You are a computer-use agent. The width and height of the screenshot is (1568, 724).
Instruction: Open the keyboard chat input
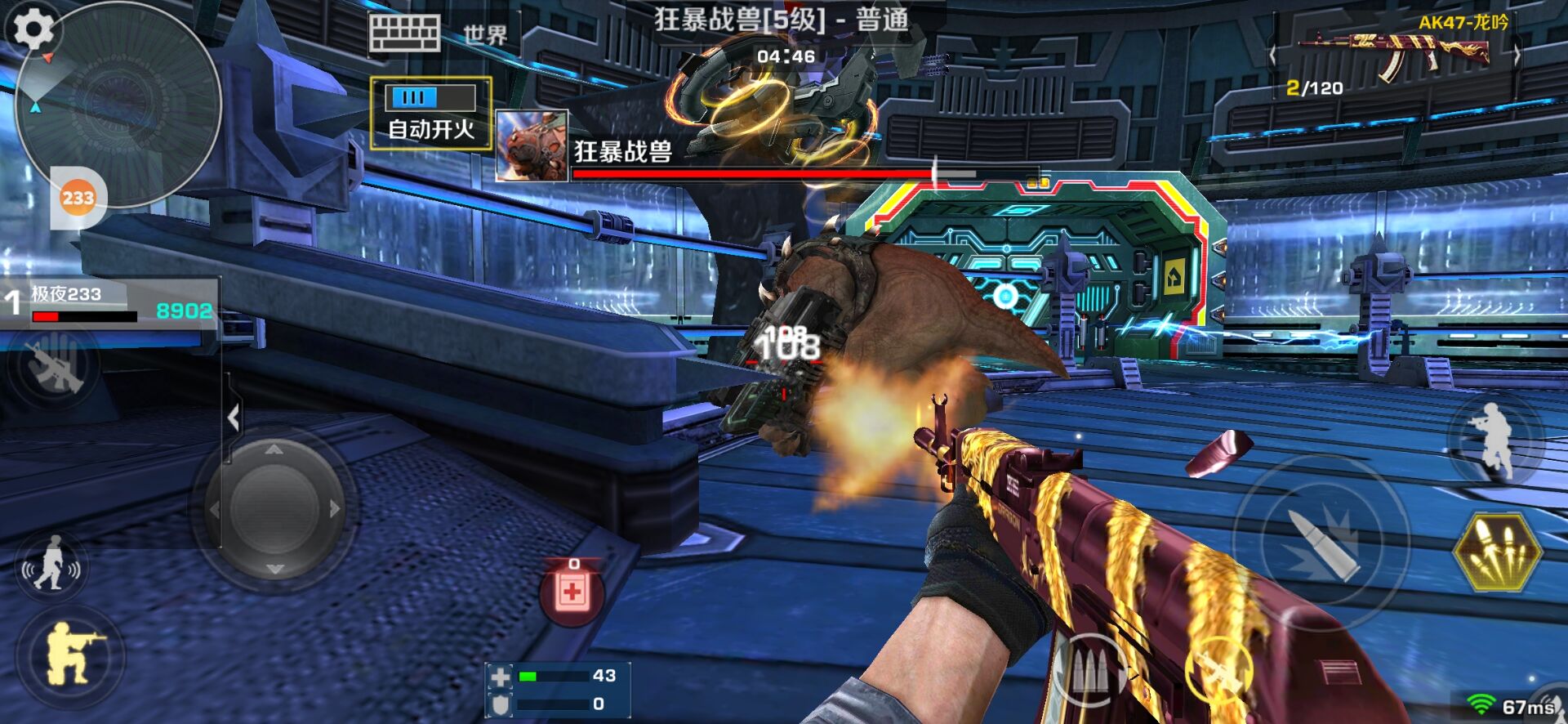pyautogui.click(x=404, y=34)
